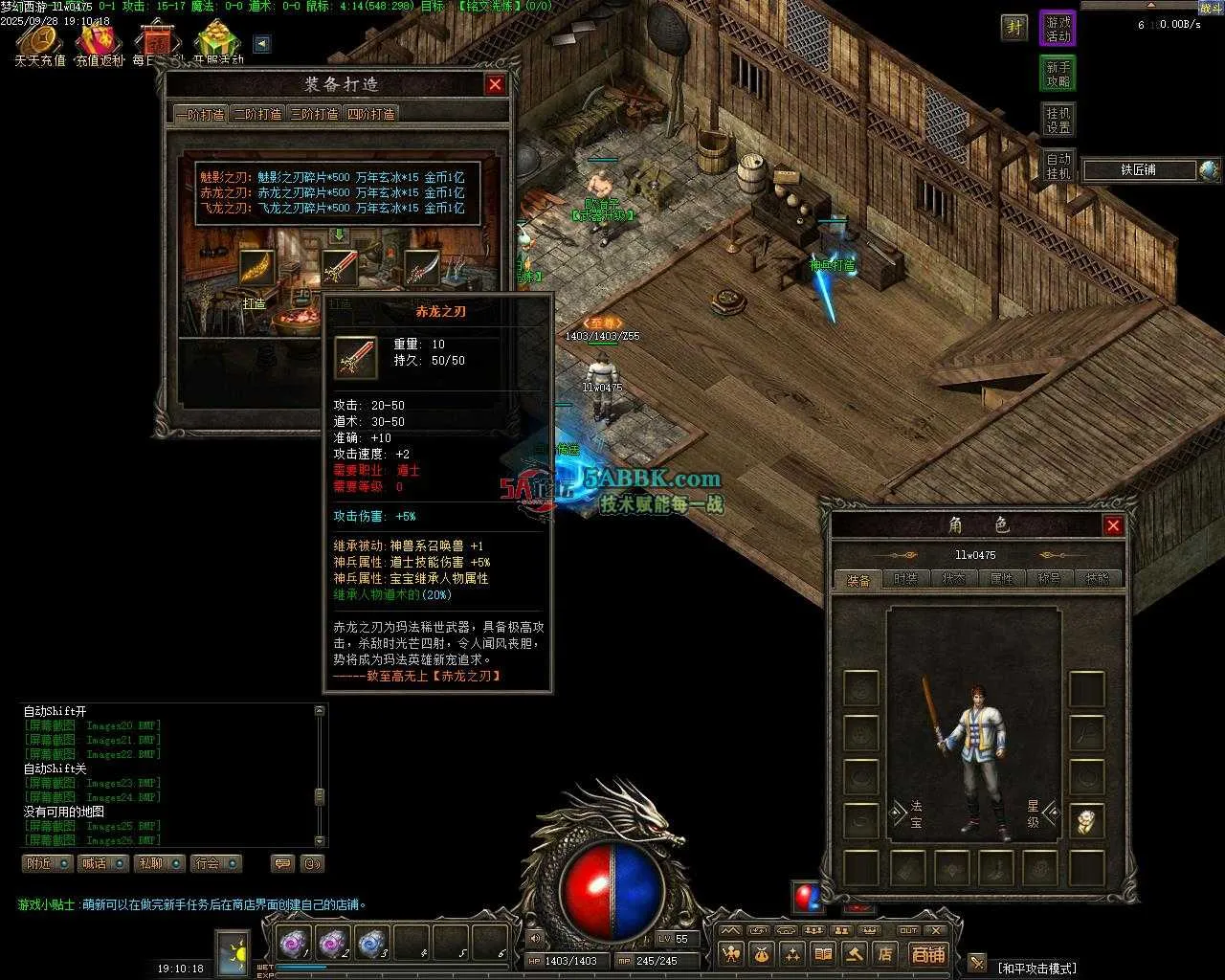Choose the red 赤龙之刃 sword slot

tap(339, 269)
